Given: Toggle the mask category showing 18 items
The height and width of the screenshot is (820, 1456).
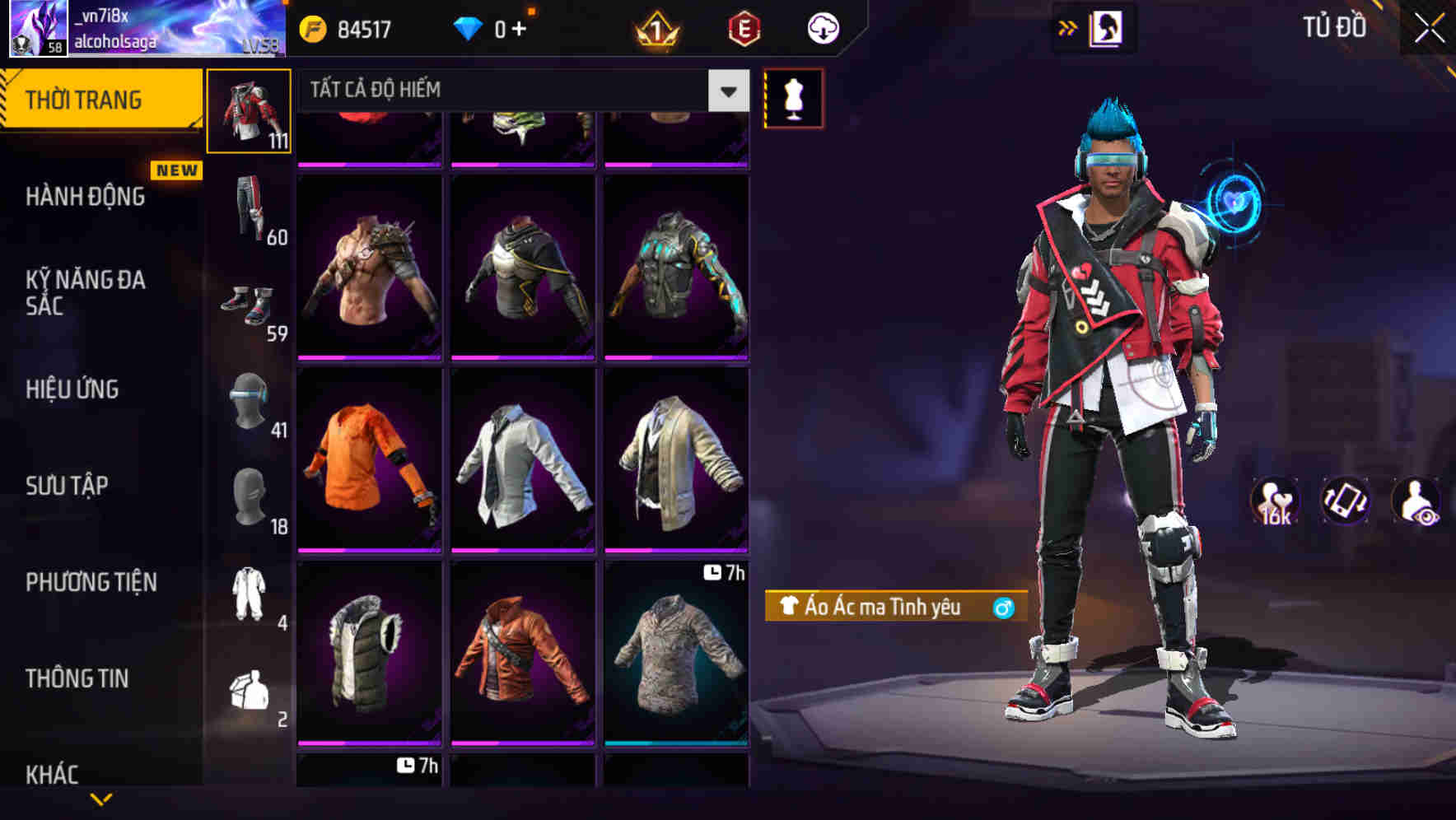Looking at the screenshot, I should (x=251, y=498).
